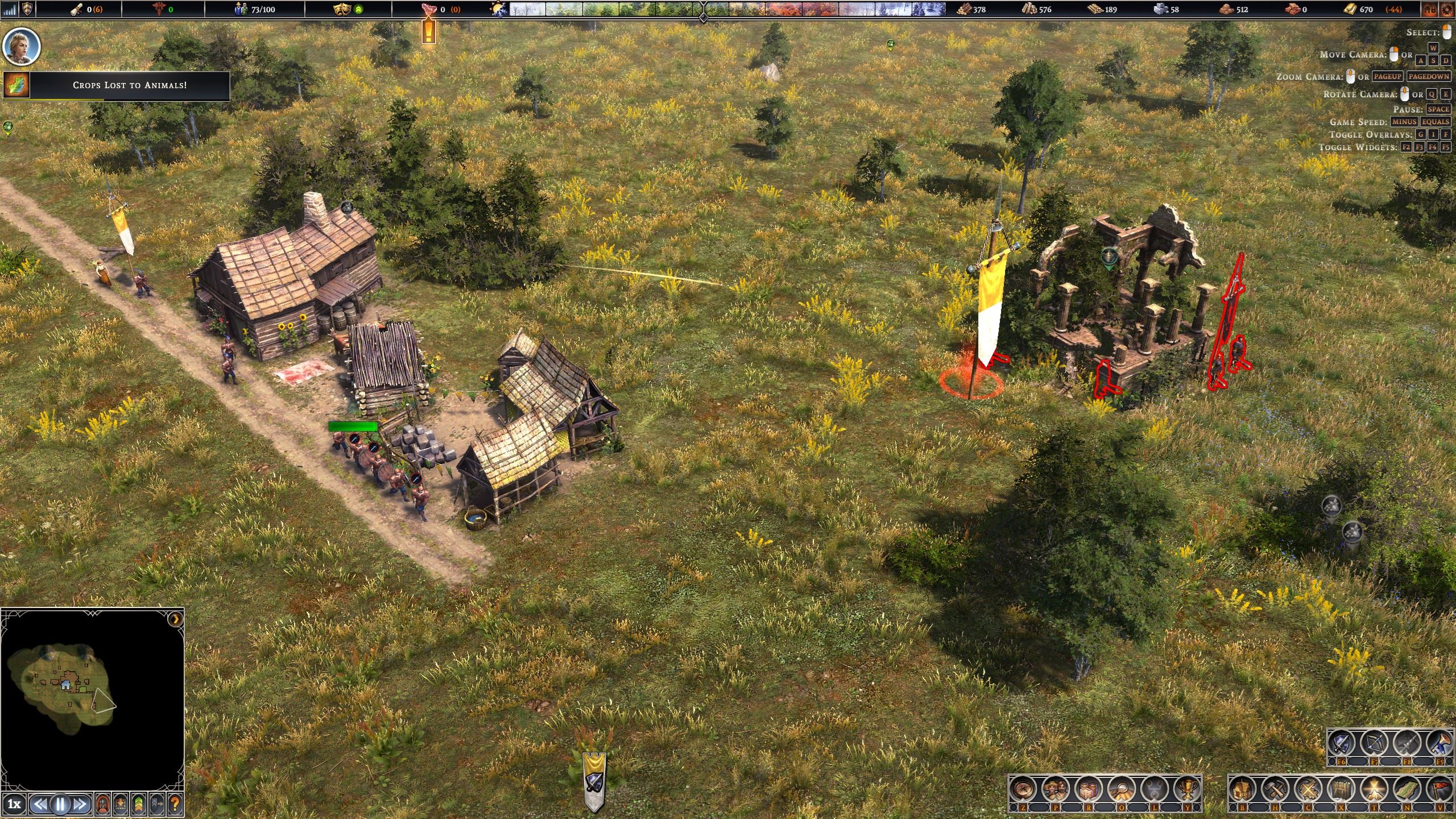Open the wooden palisade wall menu
The width and height of the screenshot is (1456, 819).
pyautogui.click(x=1341, y=789)
